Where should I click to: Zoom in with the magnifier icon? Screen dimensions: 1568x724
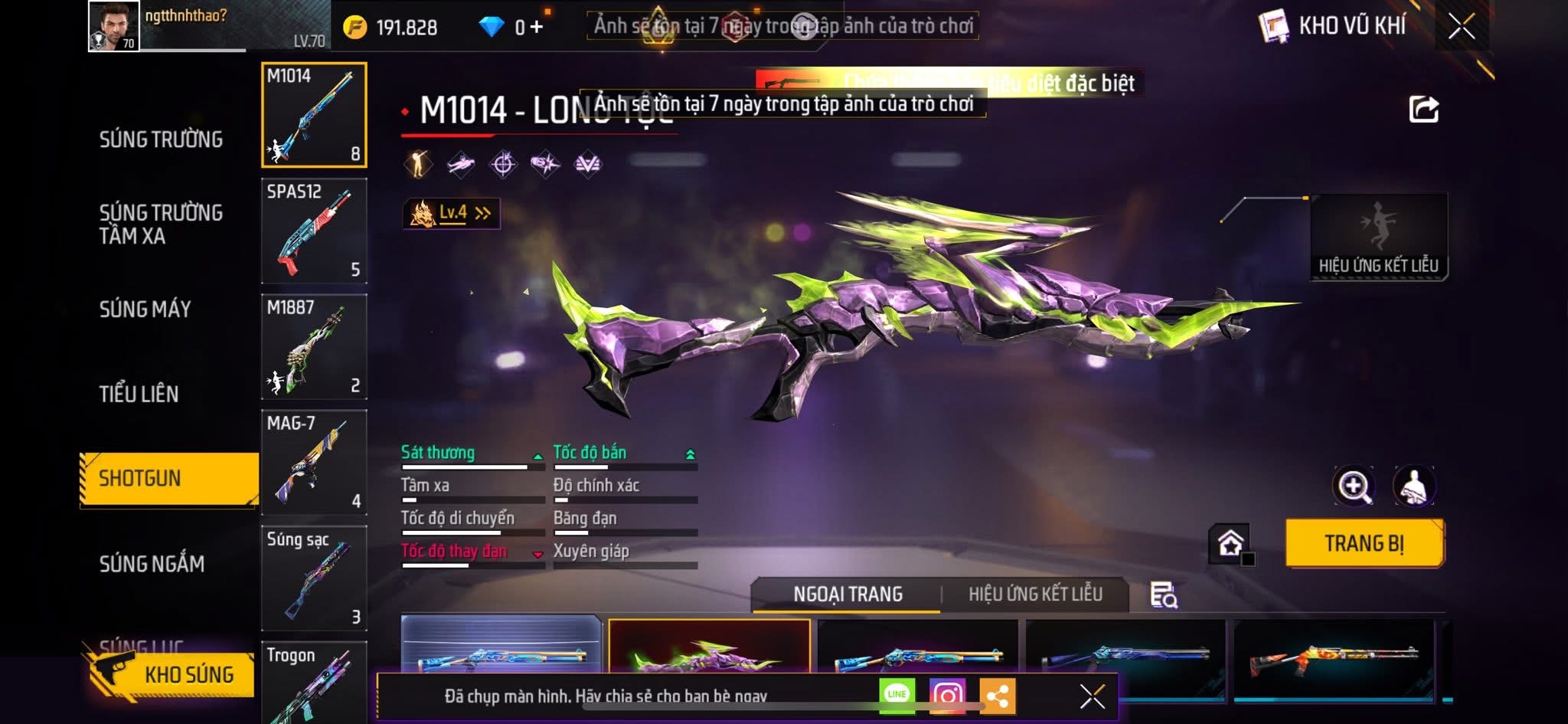(x=1354, y=486)
